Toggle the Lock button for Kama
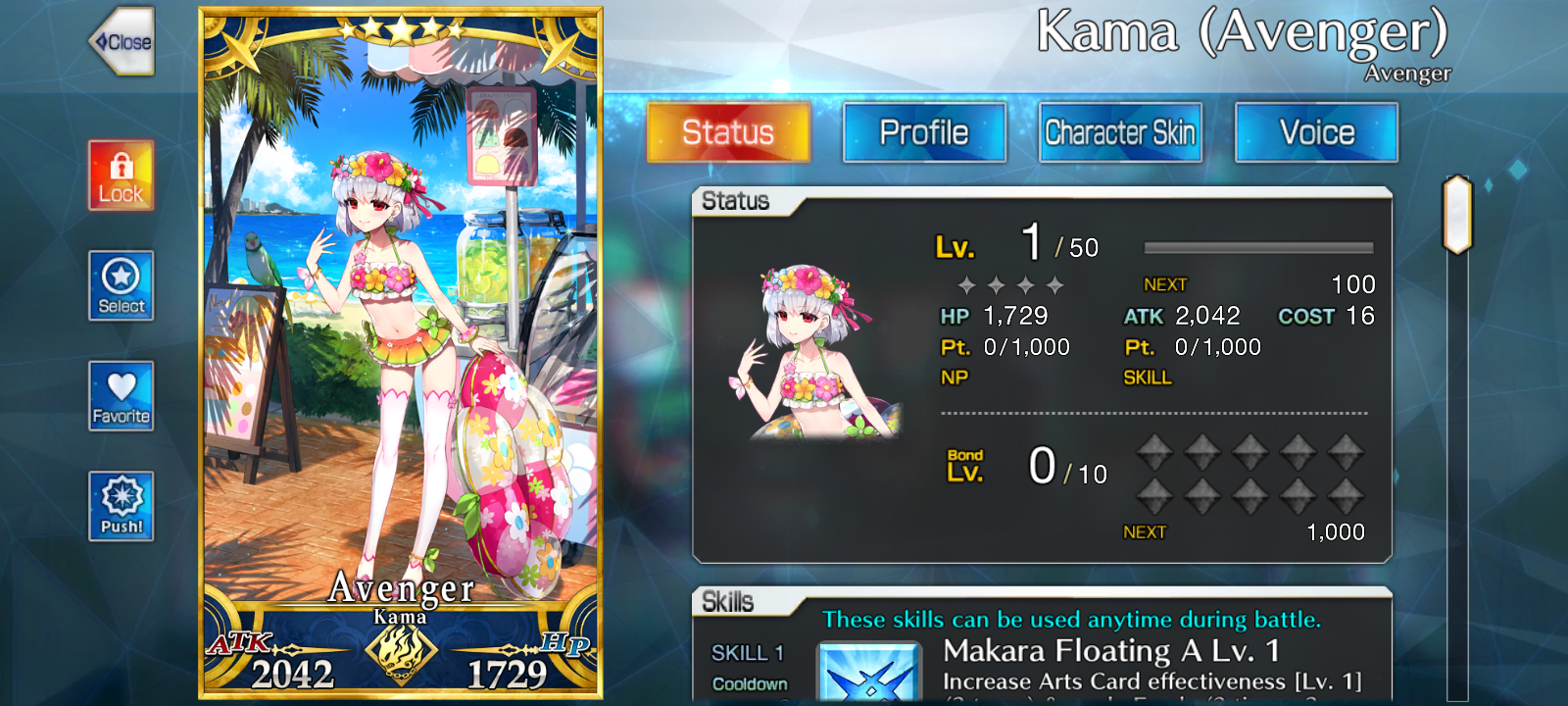 click(x=121, y=176)
